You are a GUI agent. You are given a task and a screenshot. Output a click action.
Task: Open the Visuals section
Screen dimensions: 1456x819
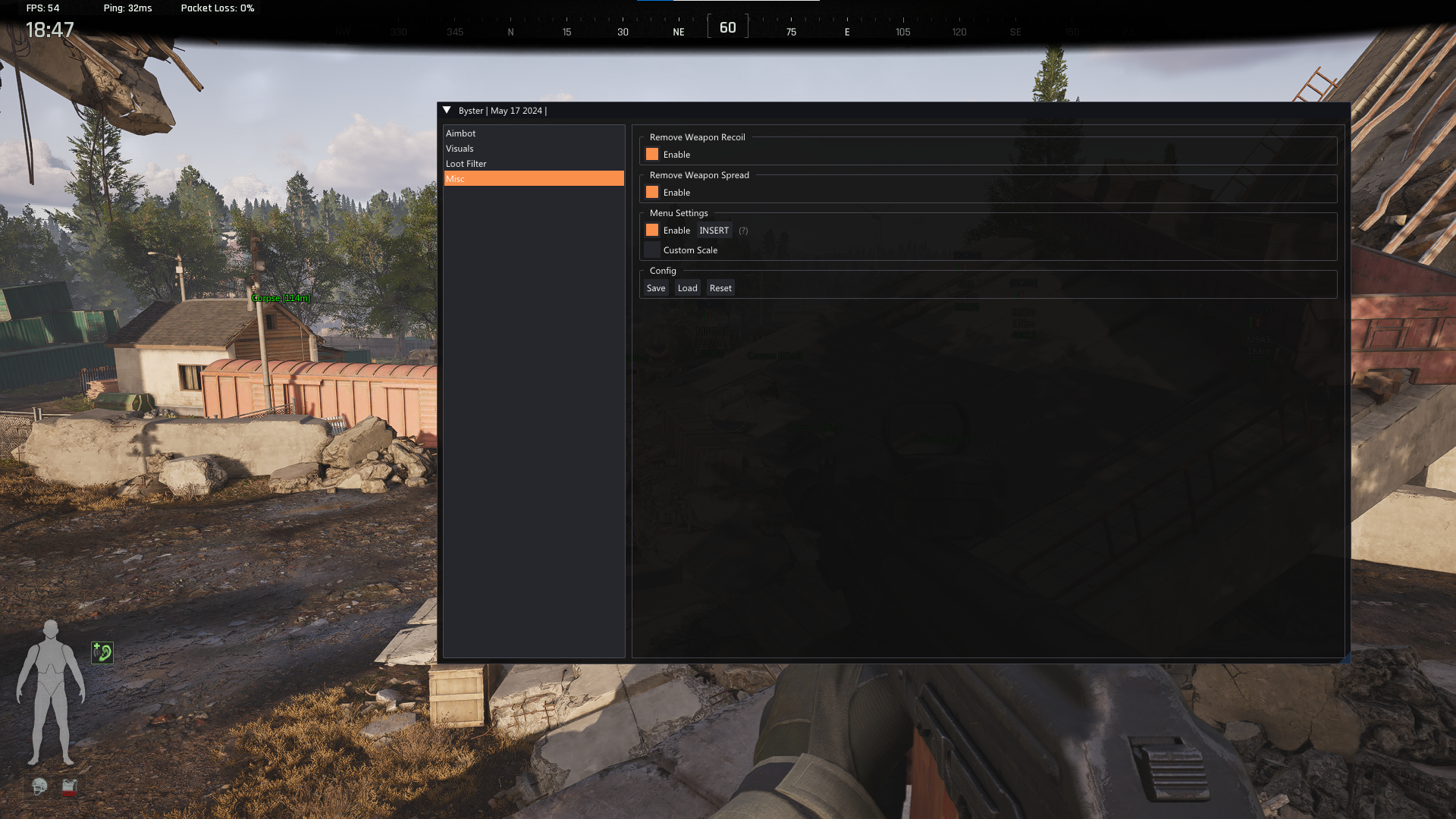460,149
